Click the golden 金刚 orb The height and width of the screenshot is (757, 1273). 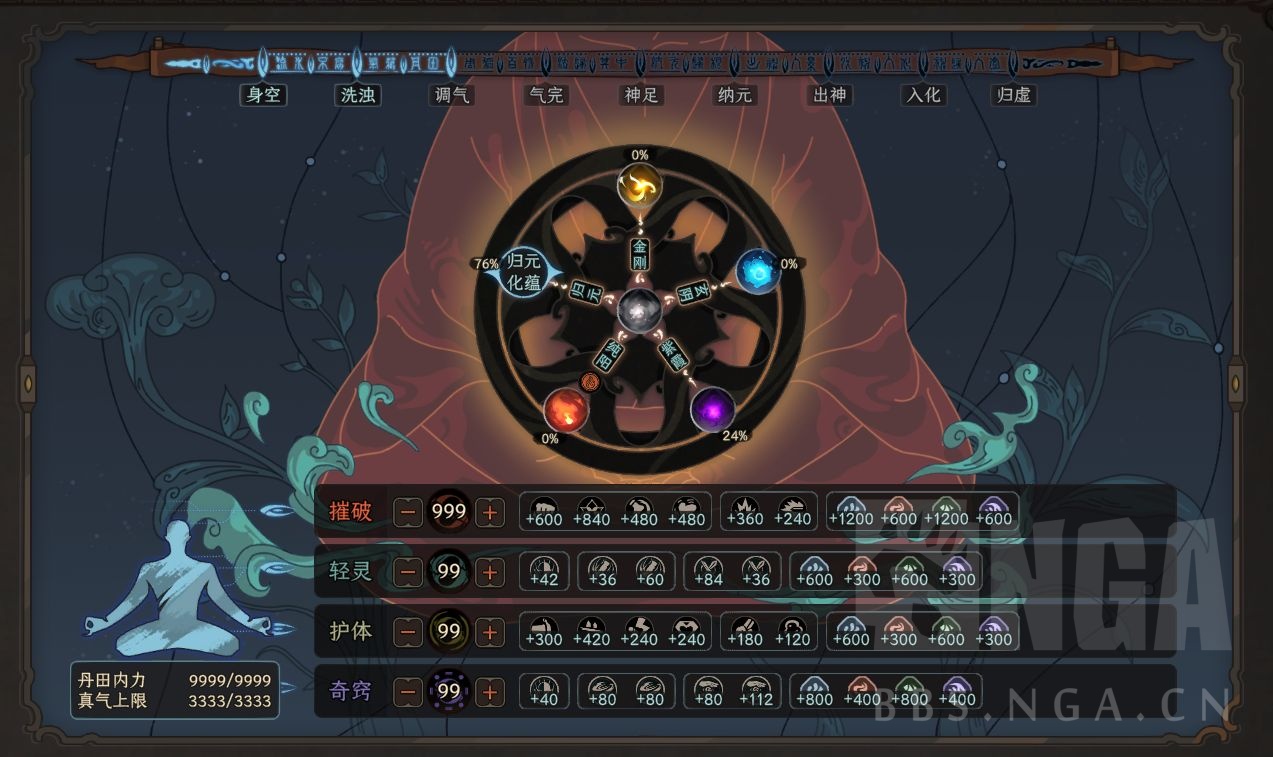(x=639, y=186)
